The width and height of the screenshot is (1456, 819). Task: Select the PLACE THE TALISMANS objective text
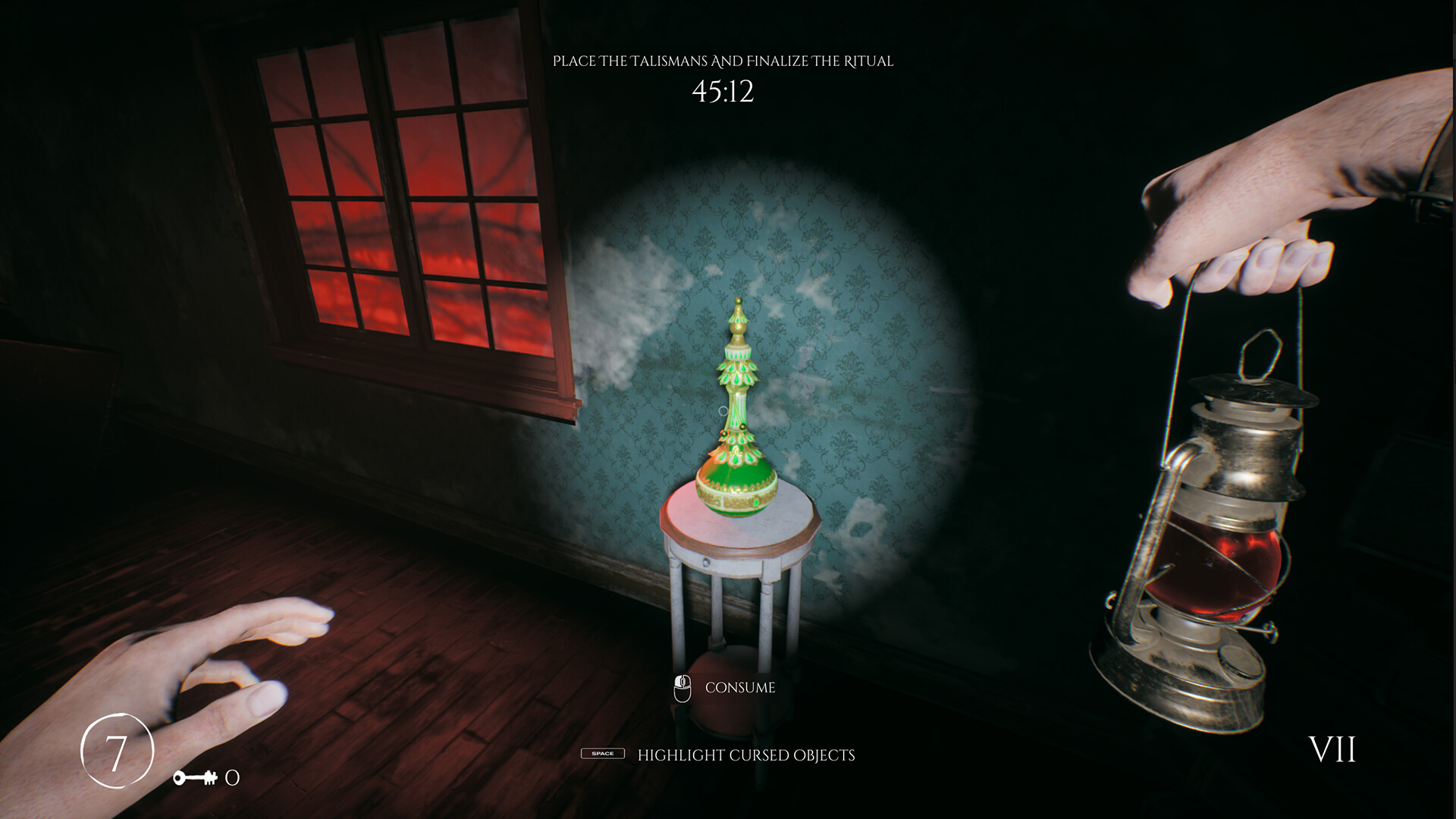click(724, 61)
